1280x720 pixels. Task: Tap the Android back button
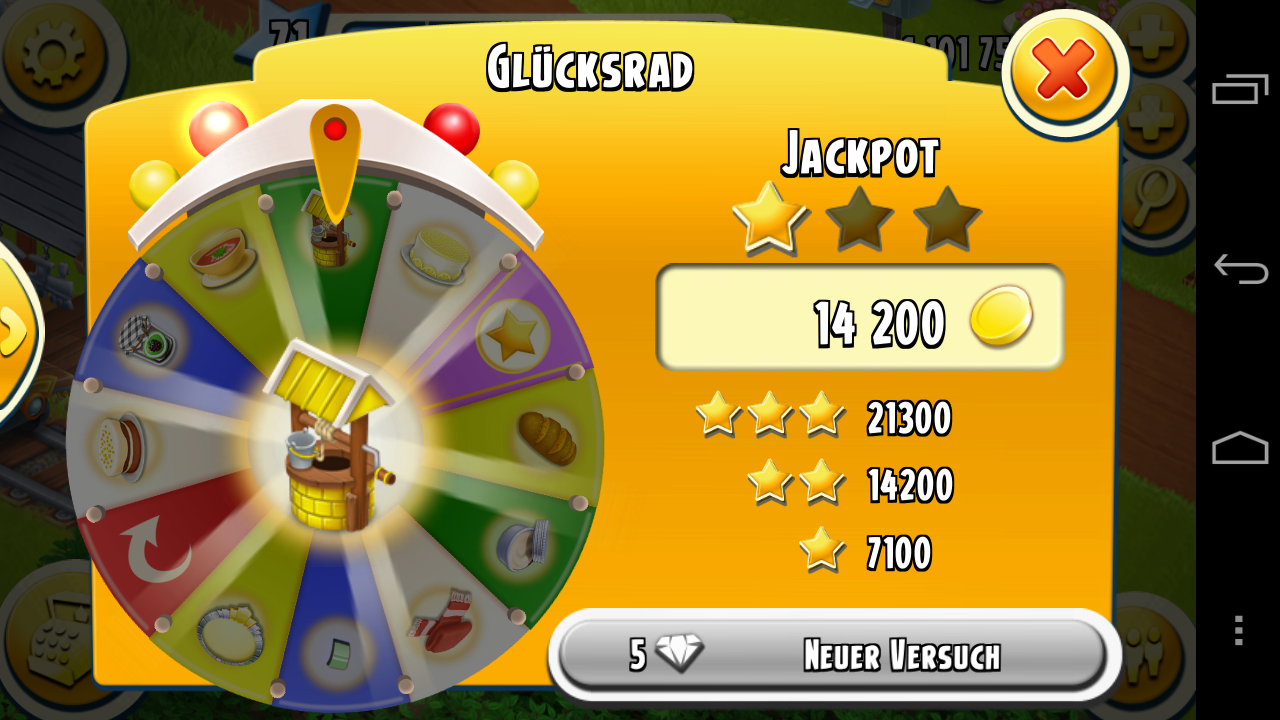pos(1239,269)
